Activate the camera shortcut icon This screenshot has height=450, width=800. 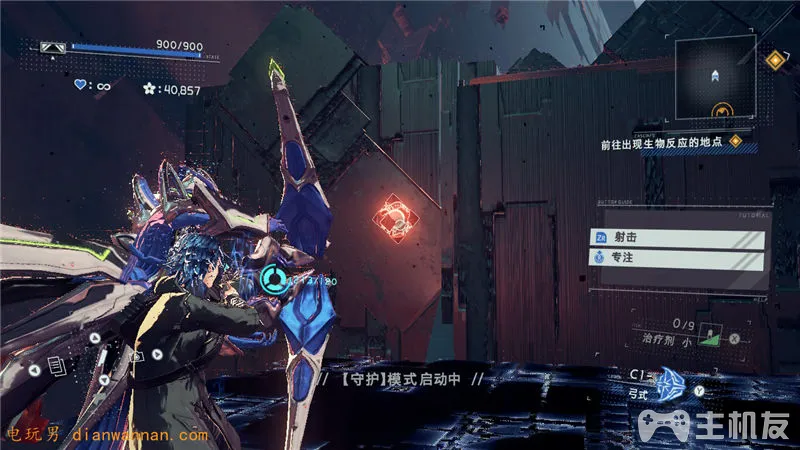pos(137,355)
